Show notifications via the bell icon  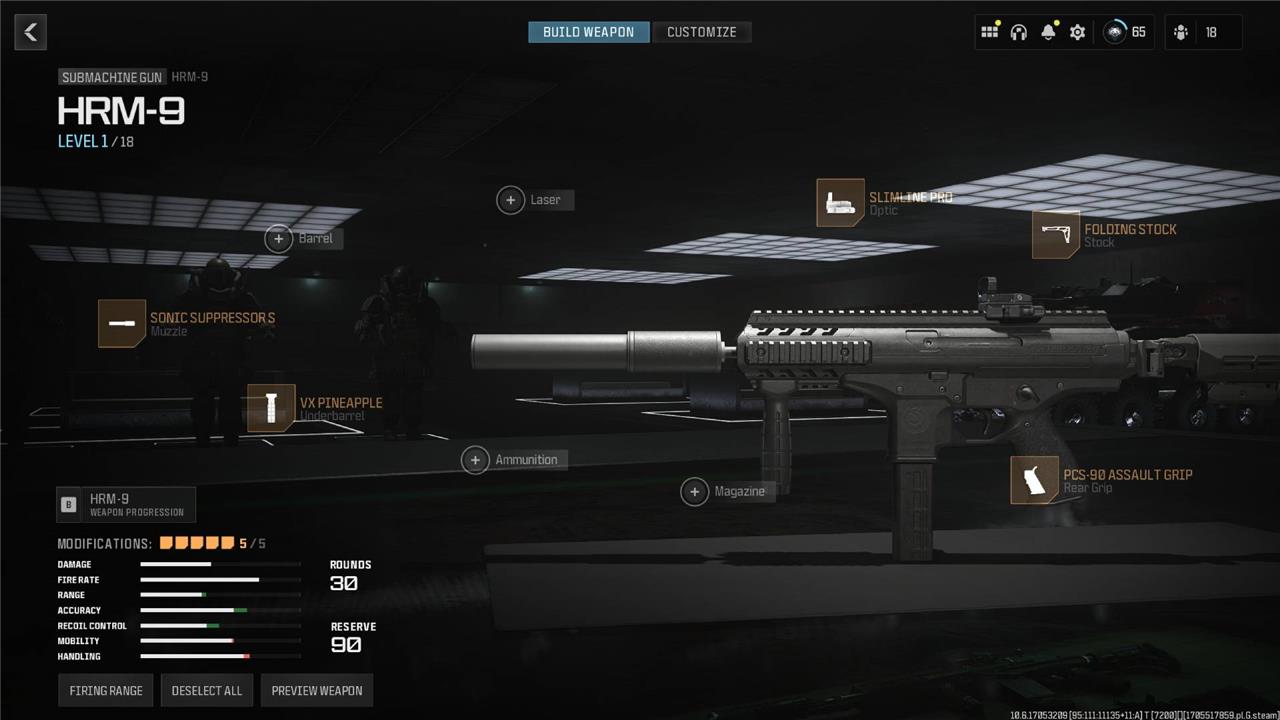pos(1048,32)
